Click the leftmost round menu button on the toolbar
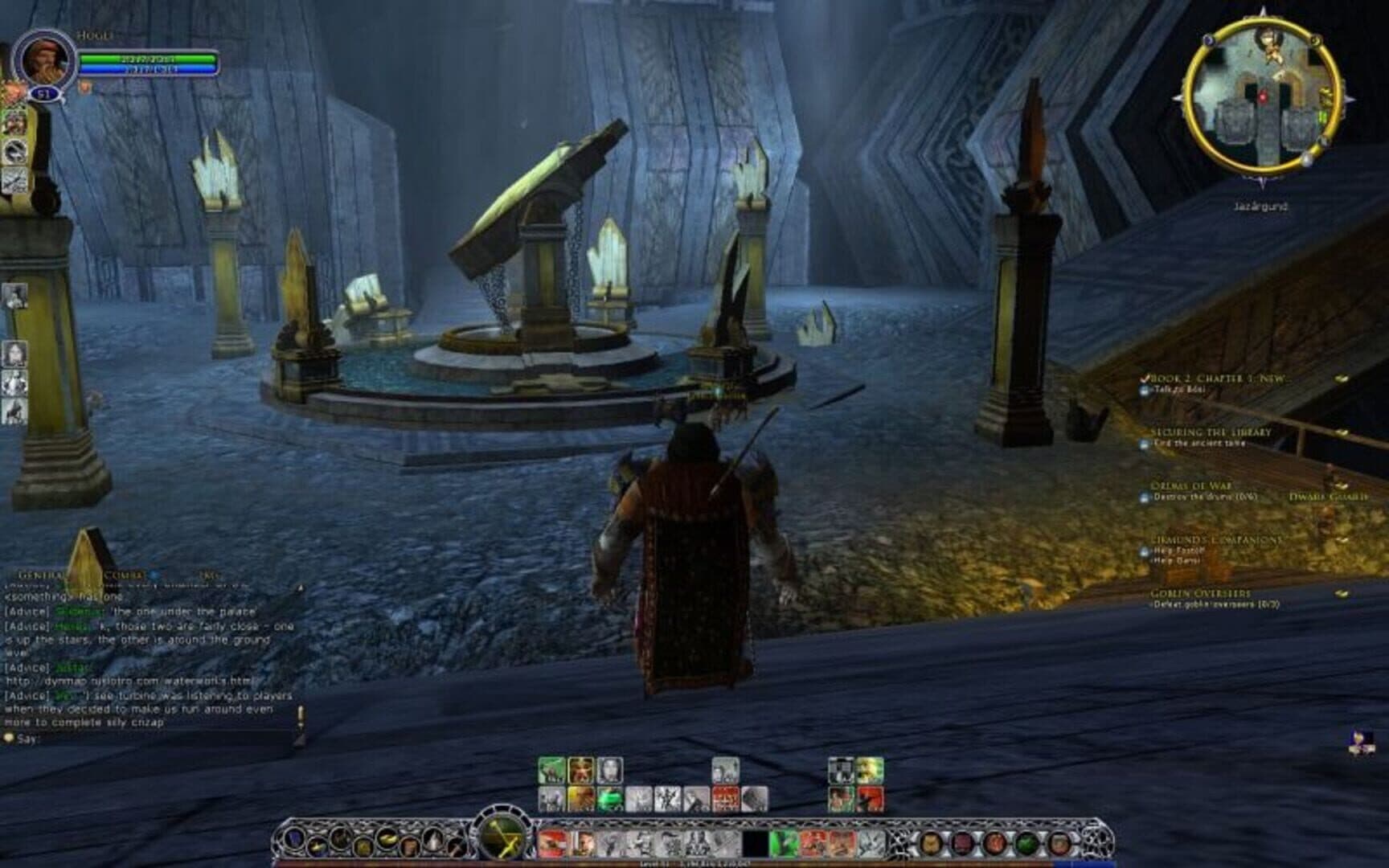The width and height of the screenshot is (1389, 868). pos(294,843)
